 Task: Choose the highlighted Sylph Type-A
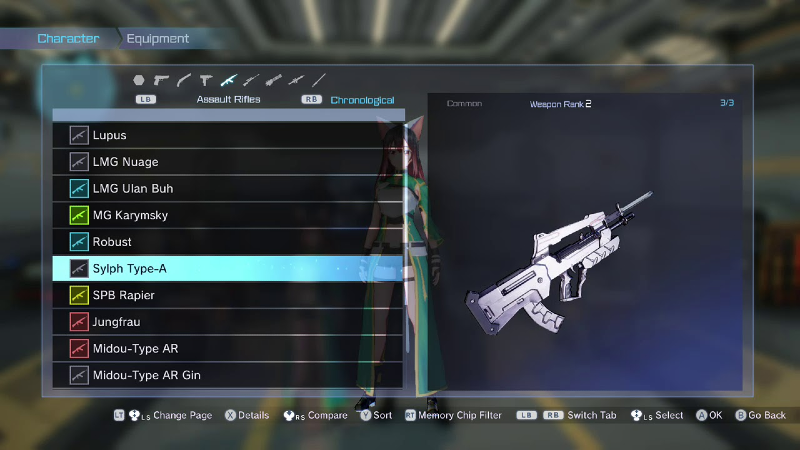(x=228, y=268)
